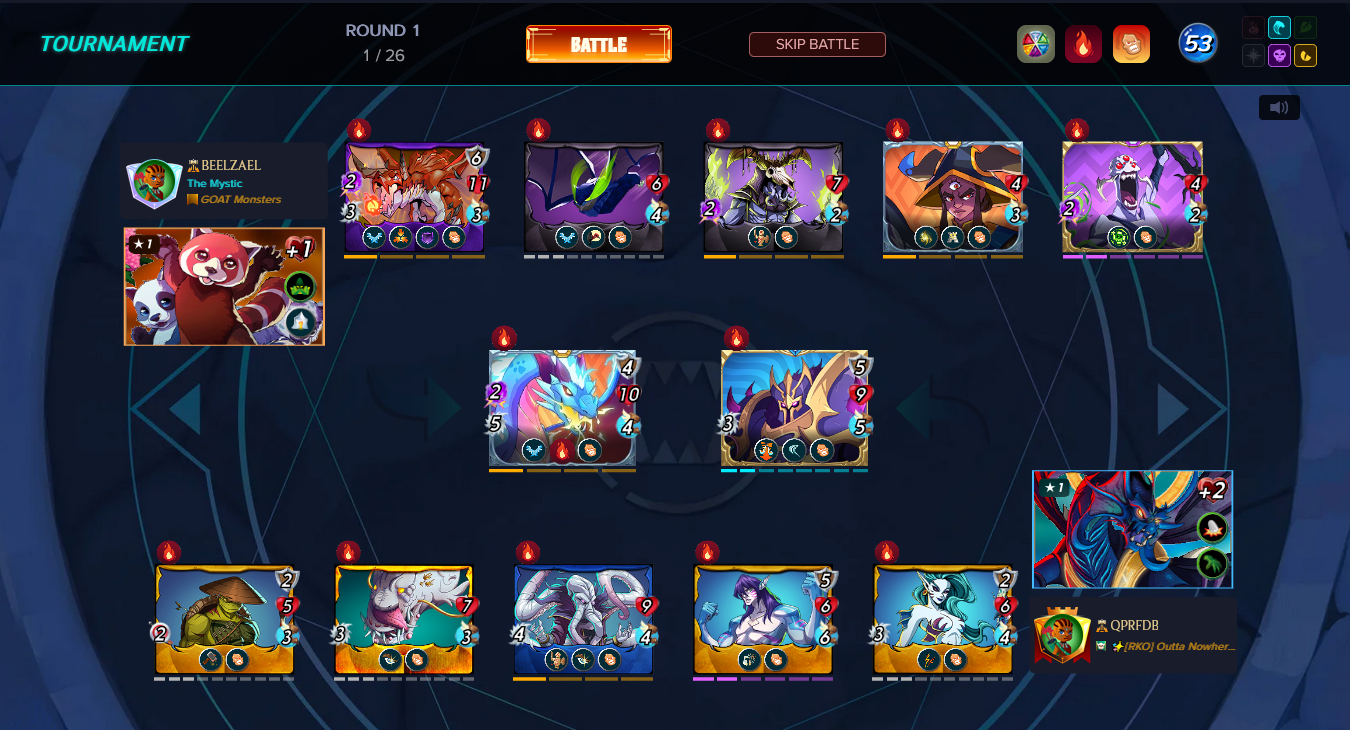Select the teal-haired mermaid card
This screenshot has width=1350, height=730.
(942, 619)
